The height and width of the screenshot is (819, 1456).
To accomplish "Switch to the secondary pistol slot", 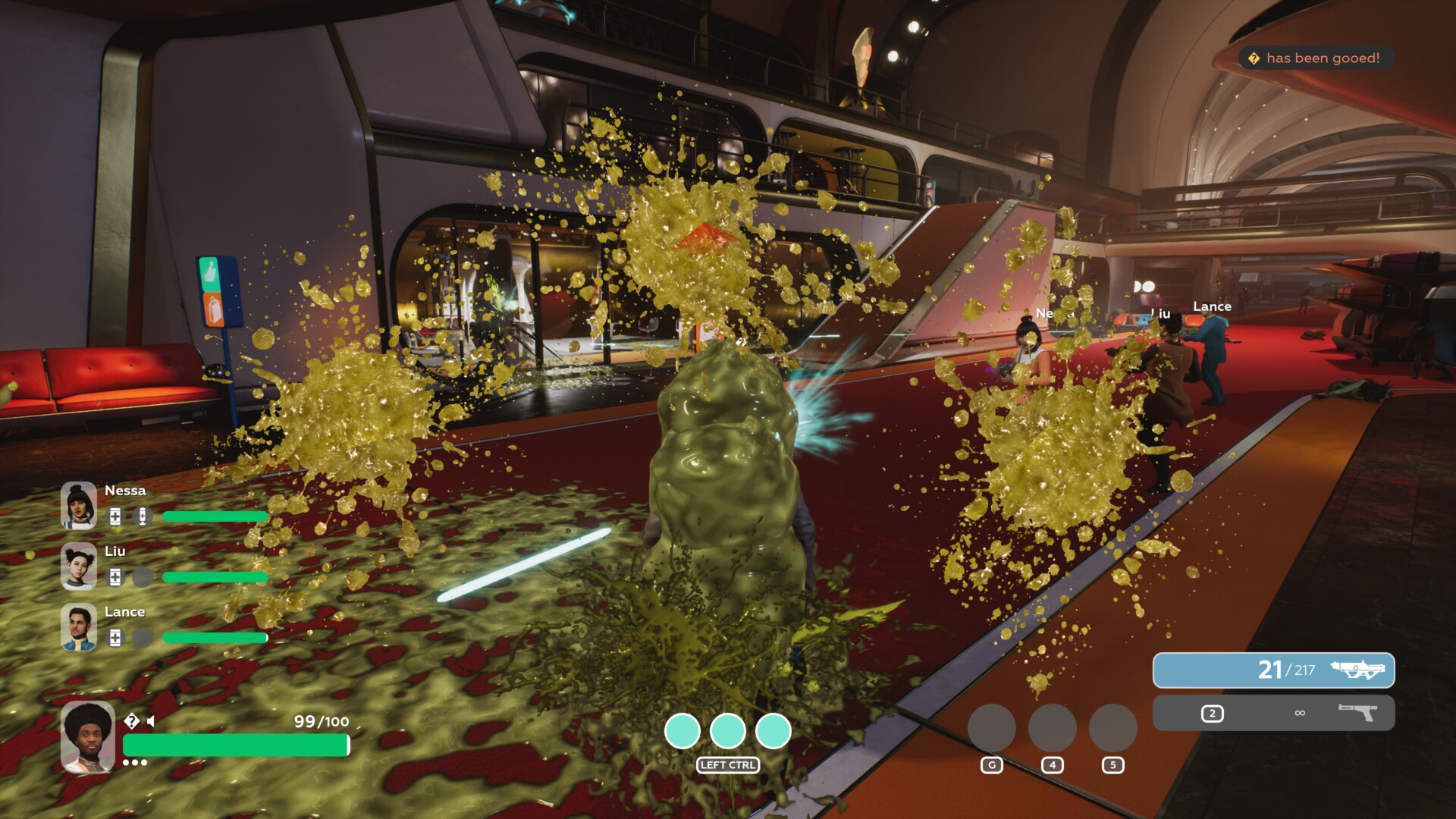I will click(x=1273, y=713).
